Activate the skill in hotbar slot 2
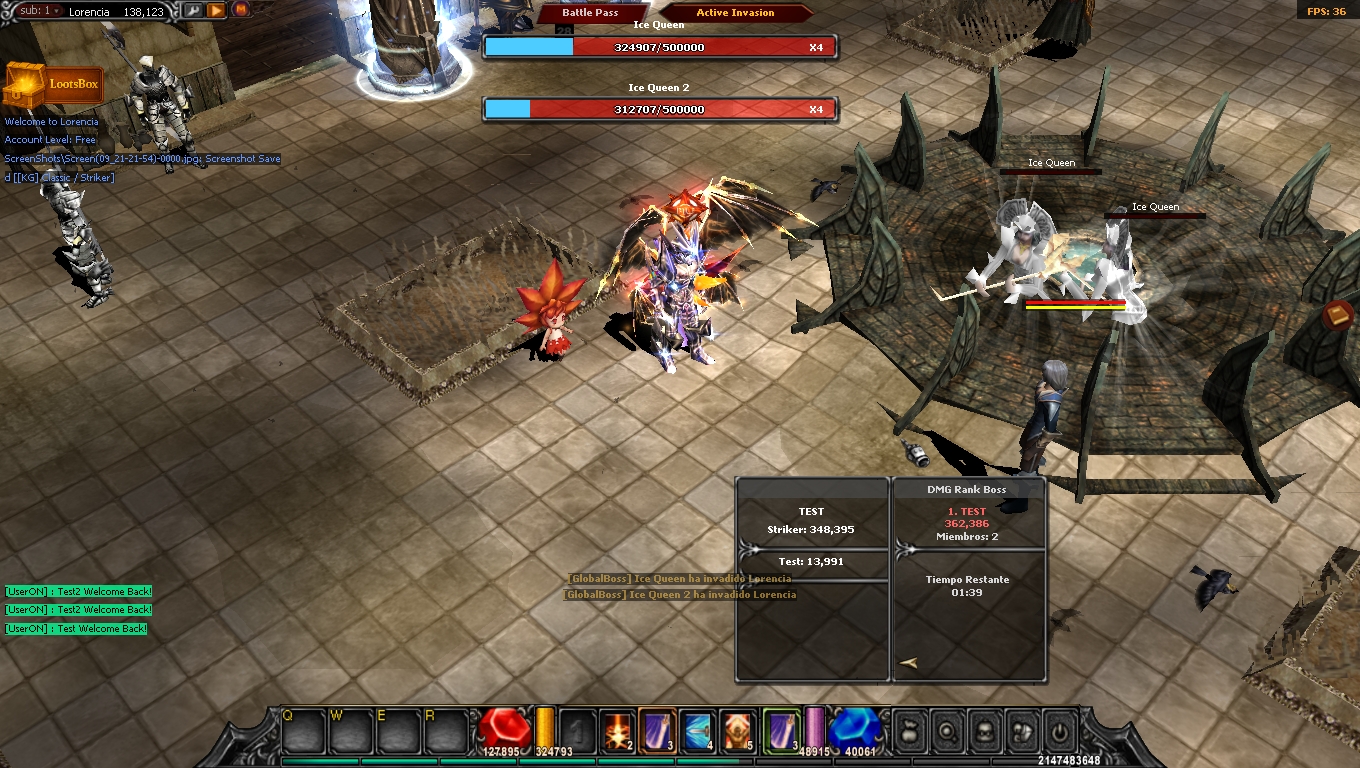 pyautogui.click(x=617, y=731)
